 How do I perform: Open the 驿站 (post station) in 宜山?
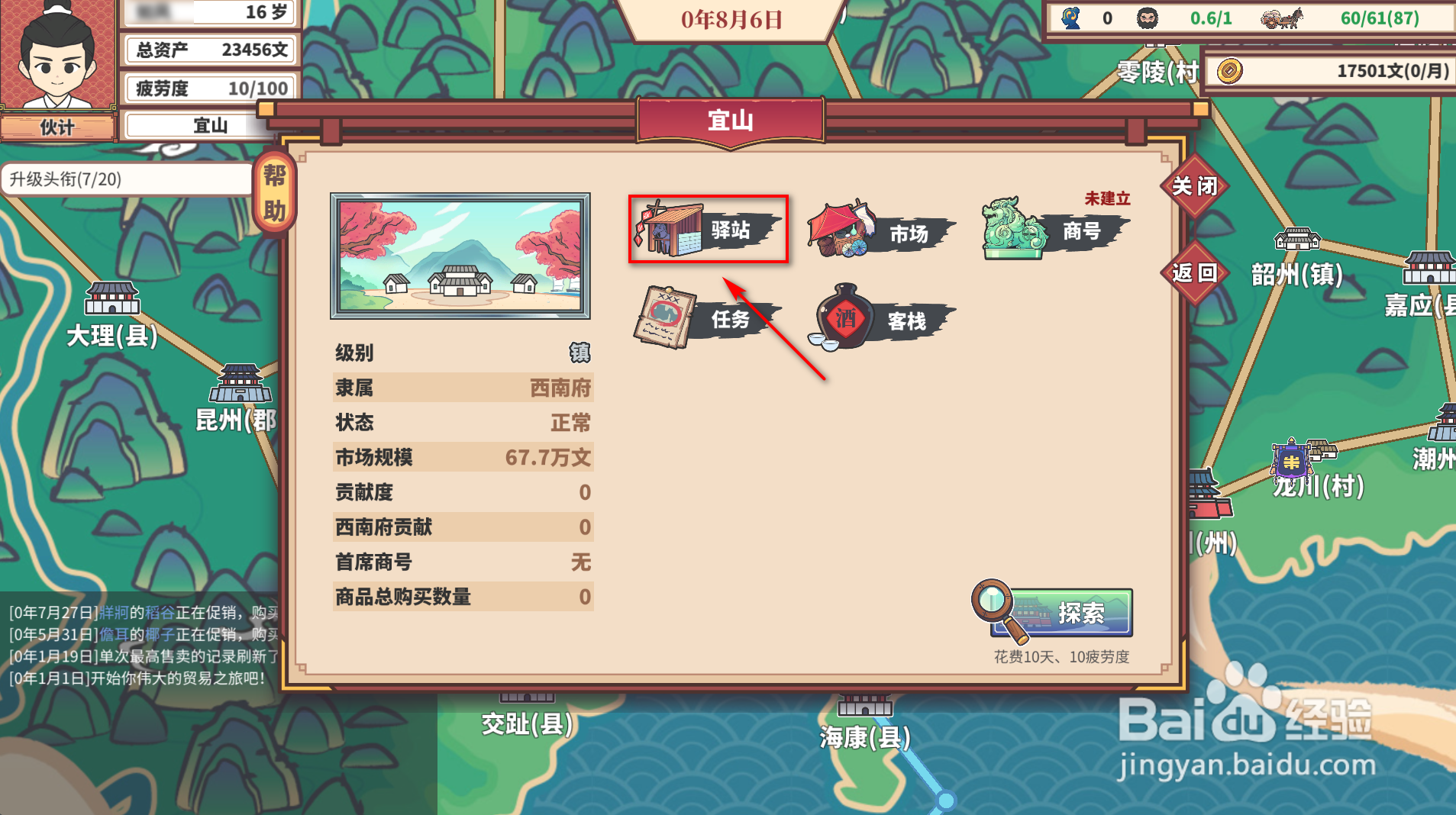708,229
